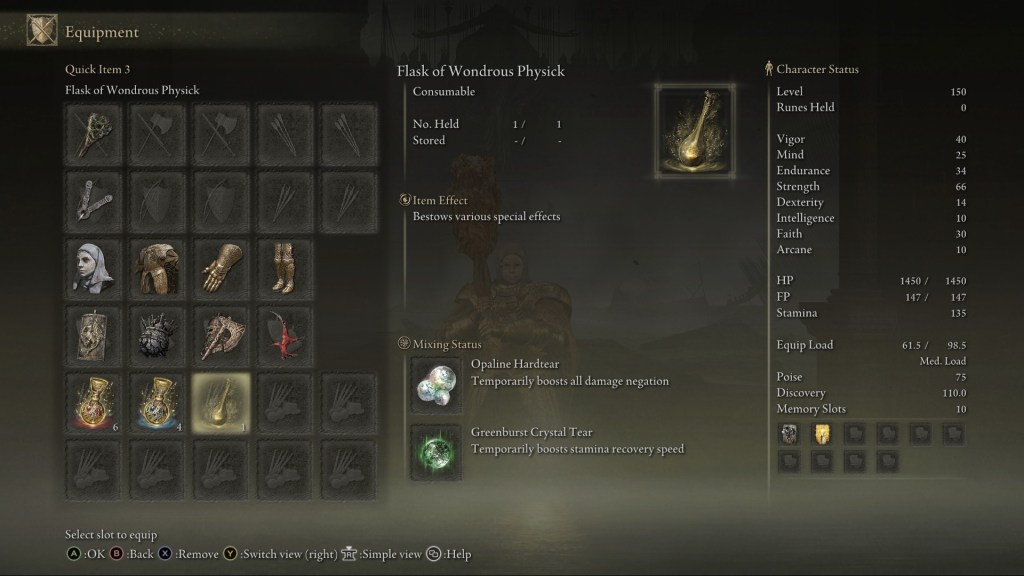The height and width of the screenshot is (576, 1024).
Task: Click the first memory slot spell icon
Action: pyautogui.click(x=788, y=433)
